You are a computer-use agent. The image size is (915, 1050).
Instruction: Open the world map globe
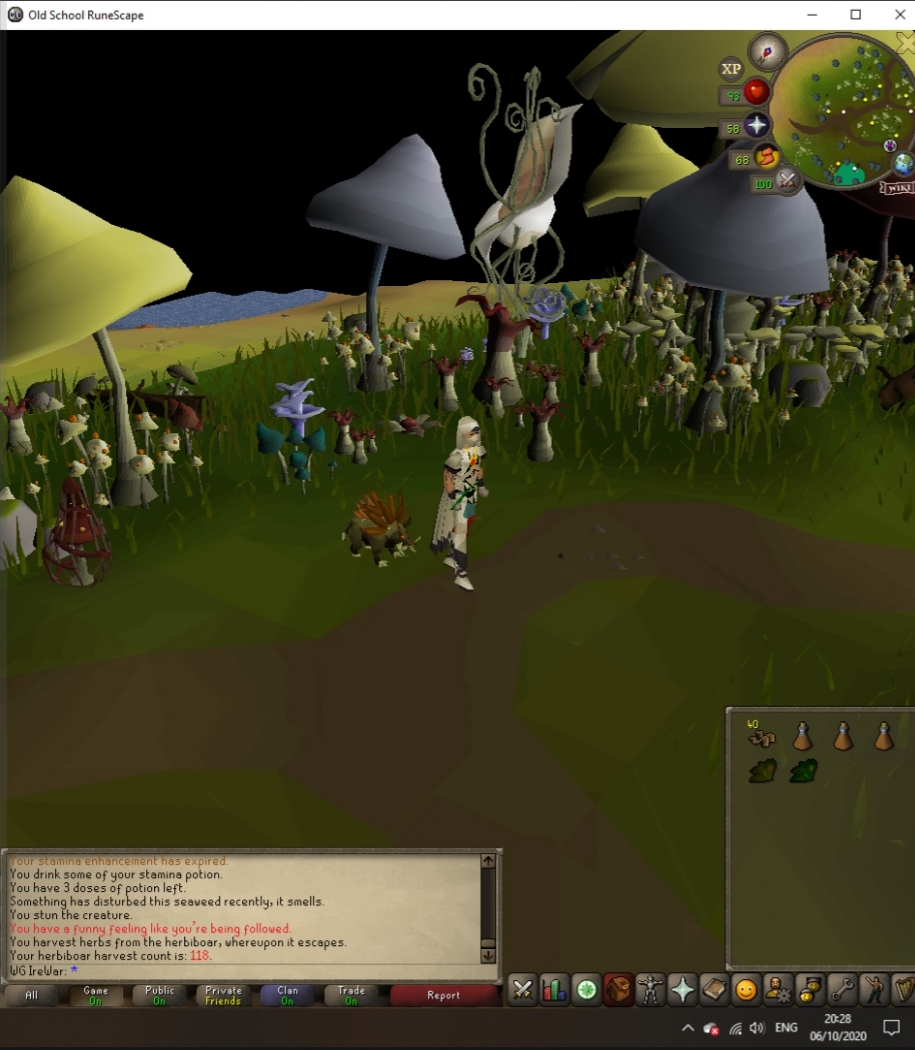pos(903,163)
